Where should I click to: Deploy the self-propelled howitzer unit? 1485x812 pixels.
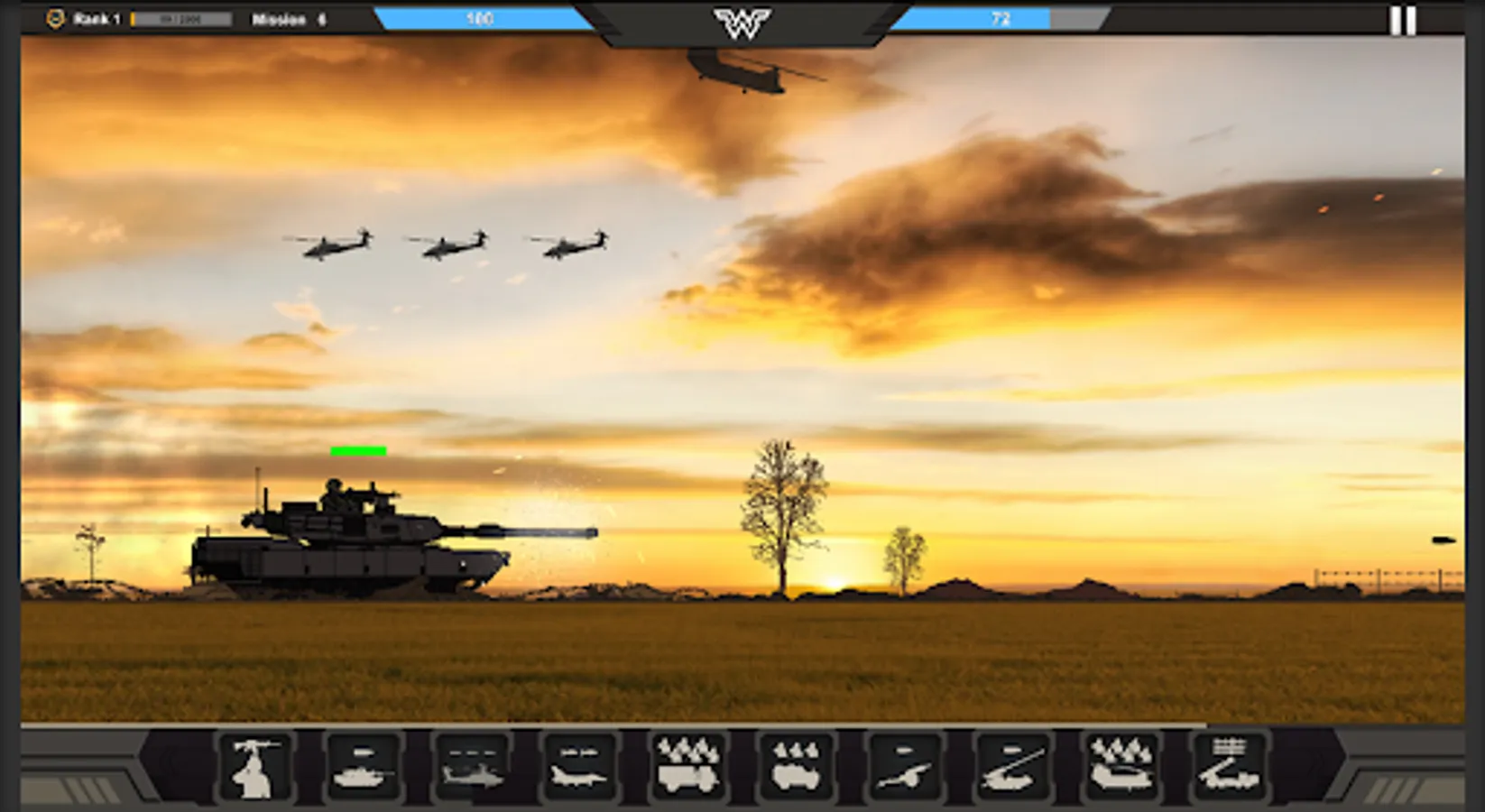(1012, 767)
